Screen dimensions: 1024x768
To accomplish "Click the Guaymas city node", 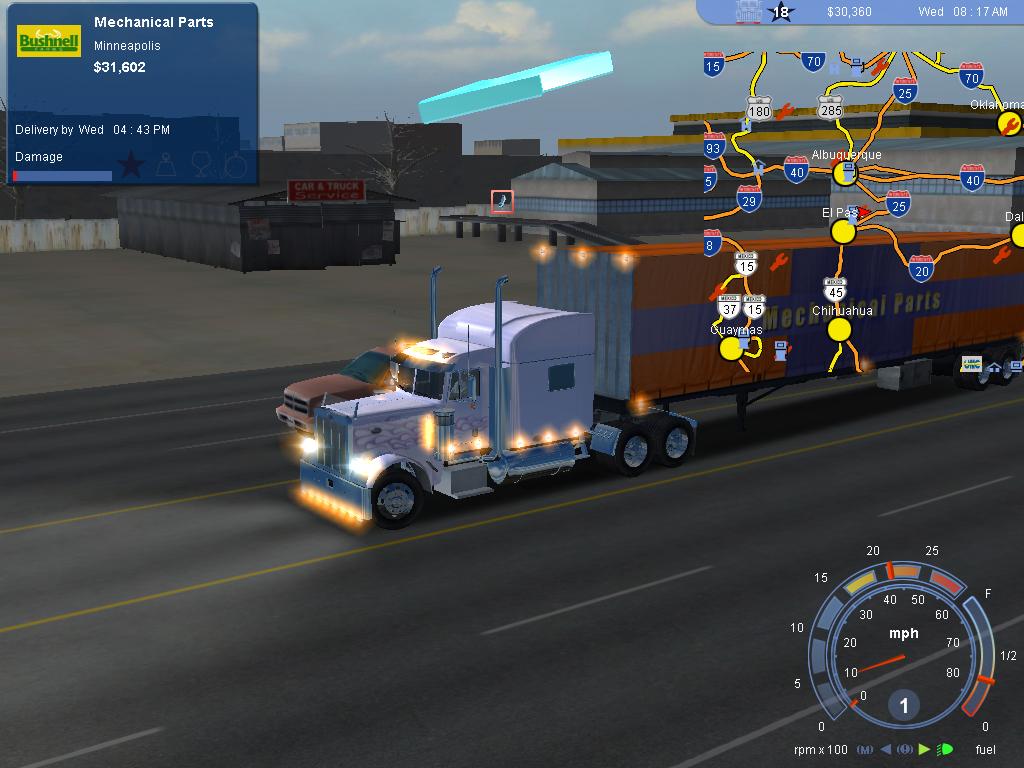I will coord(732,348).
